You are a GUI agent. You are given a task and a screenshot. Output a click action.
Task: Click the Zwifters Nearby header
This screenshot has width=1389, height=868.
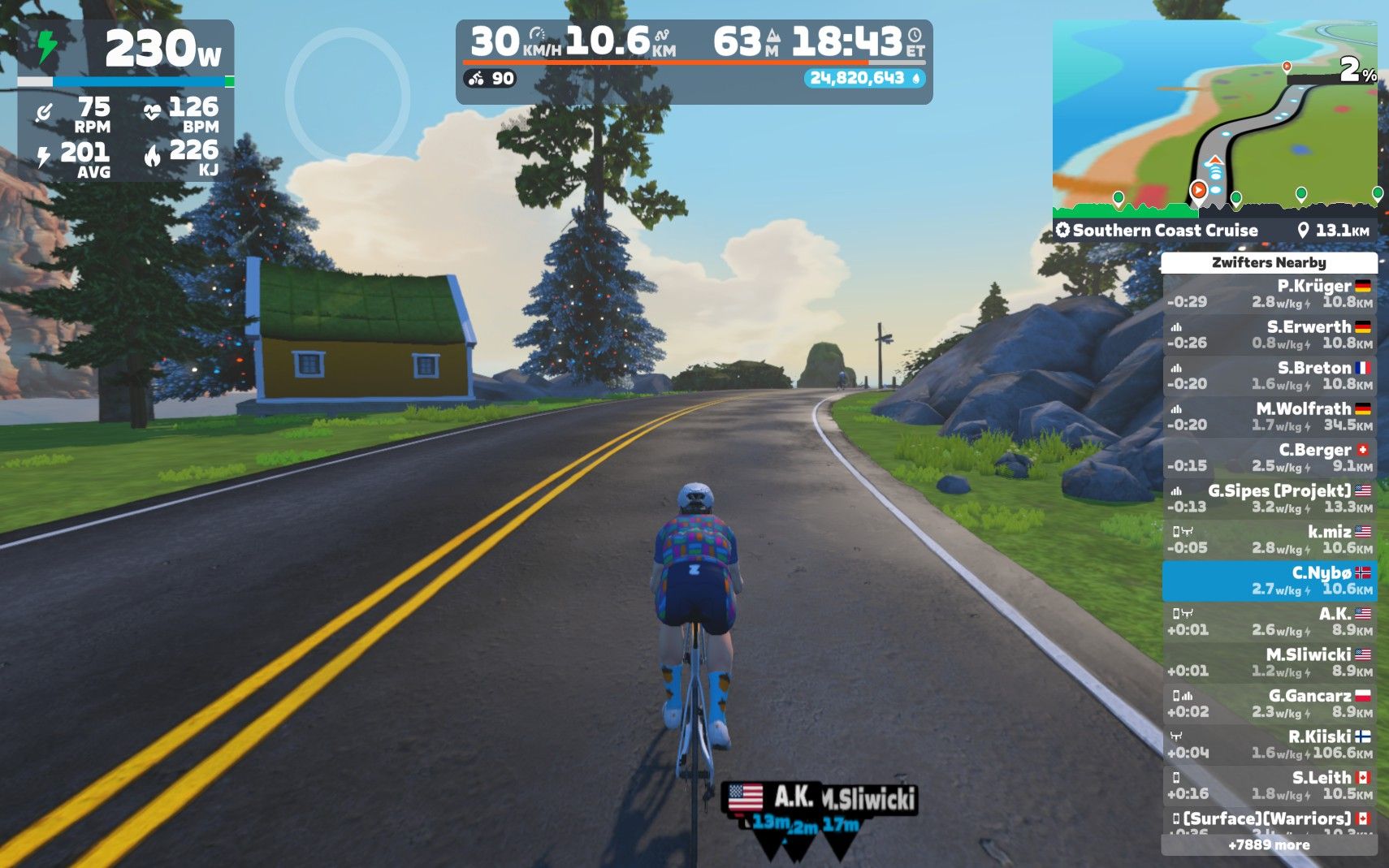coord(1269,262)
